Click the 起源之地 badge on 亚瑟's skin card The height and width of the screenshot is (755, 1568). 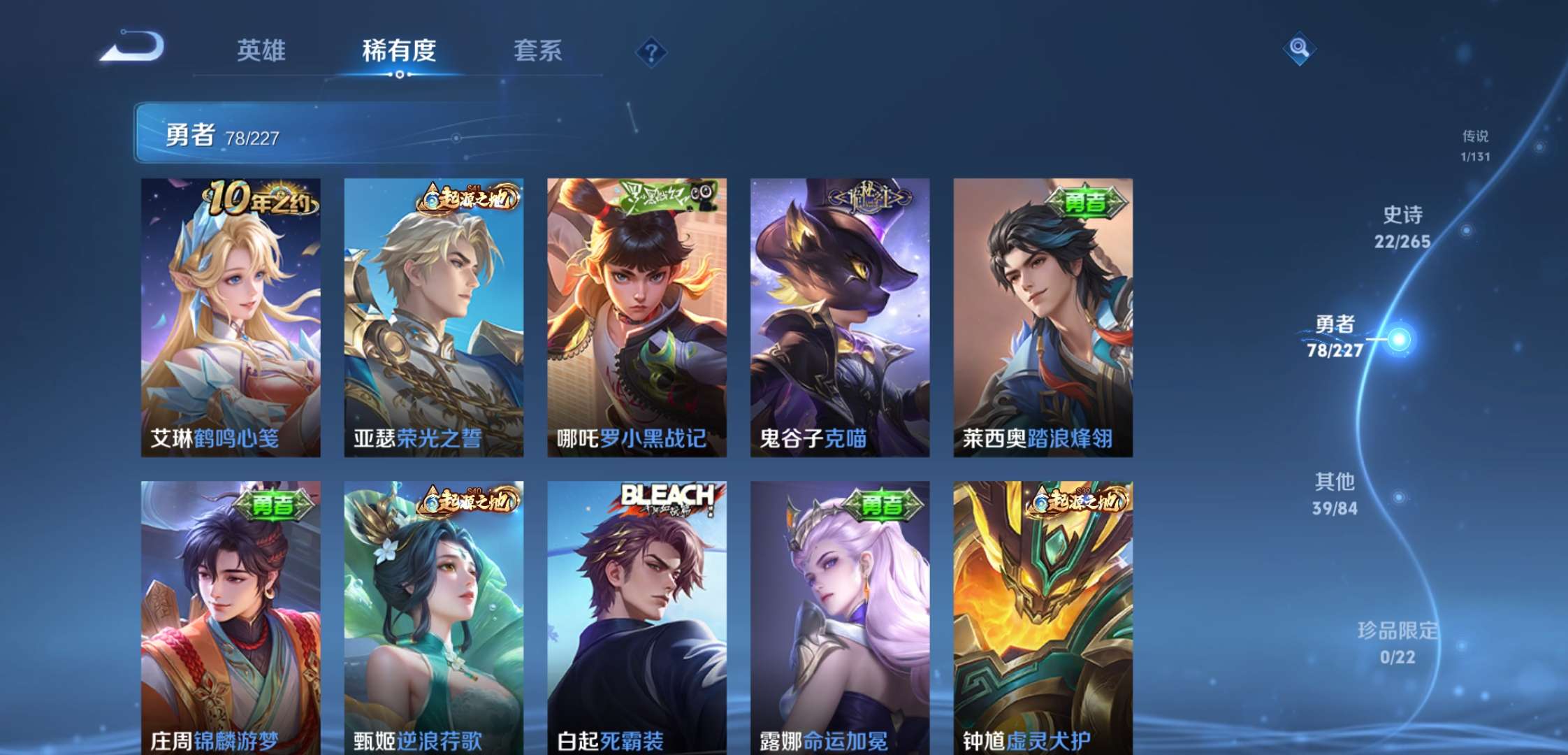click(468, 199)
